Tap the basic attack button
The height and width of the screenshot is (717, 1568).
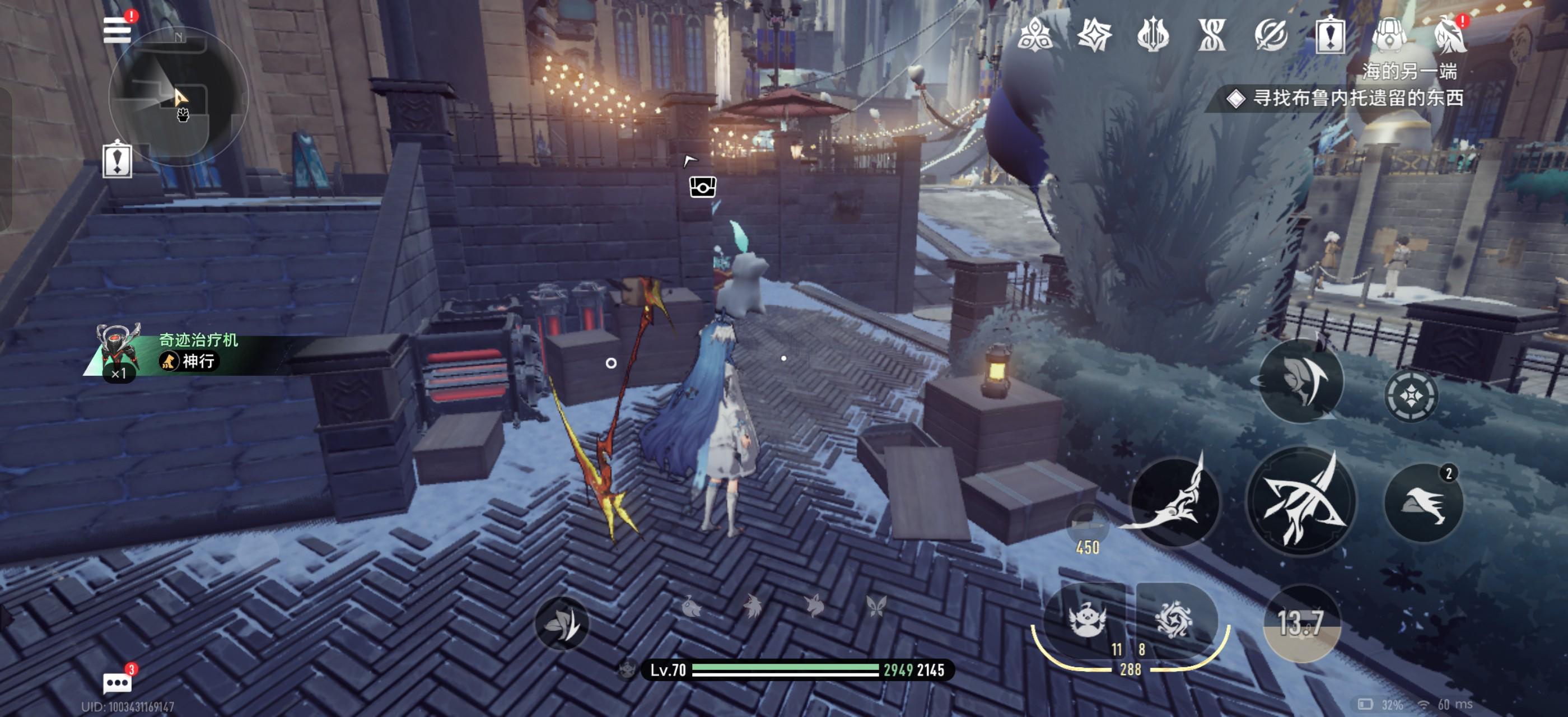point(1300,501)
